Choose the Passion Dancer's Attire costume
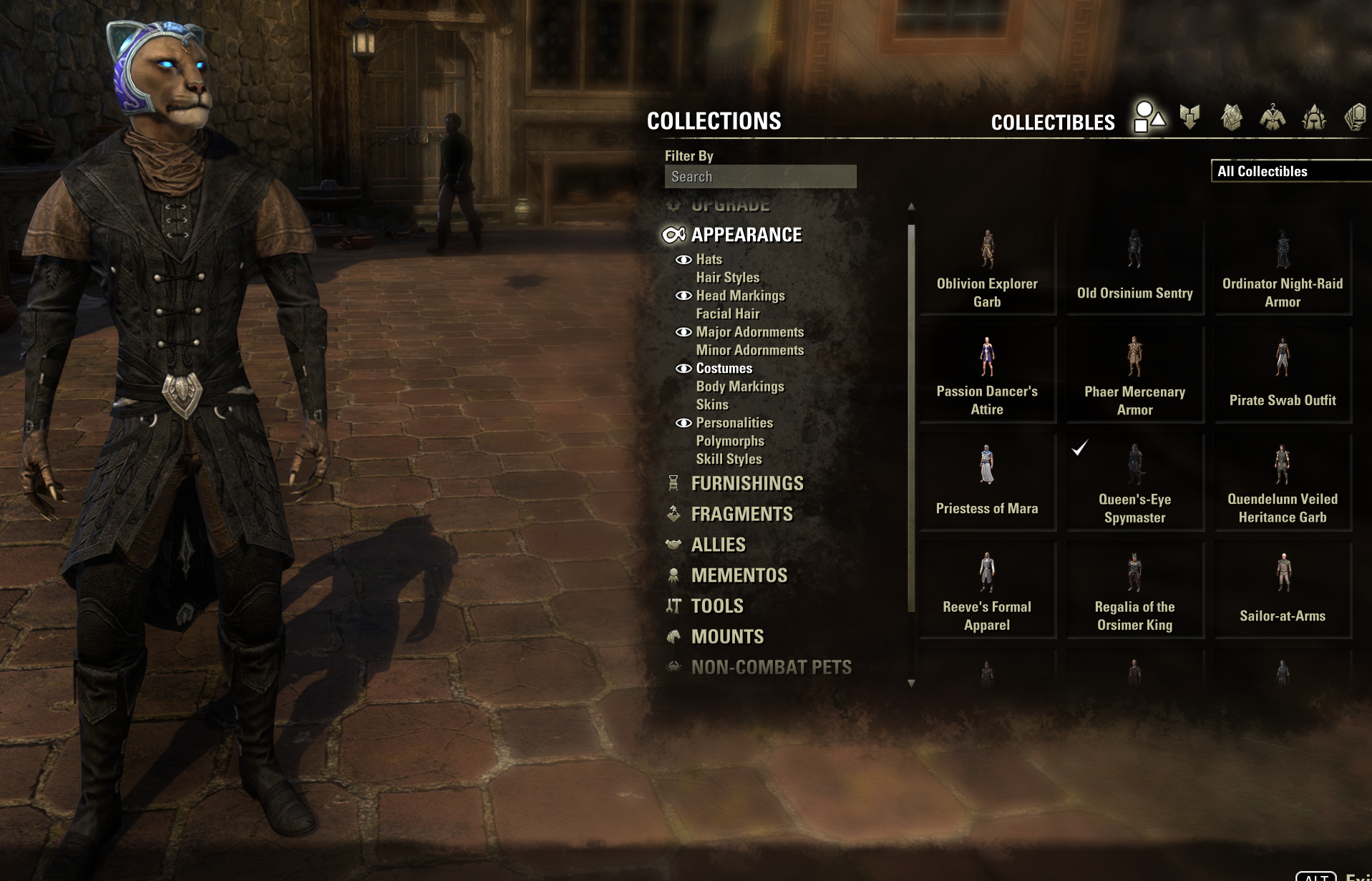The image size is (1372, 881). tap(987, 375)
